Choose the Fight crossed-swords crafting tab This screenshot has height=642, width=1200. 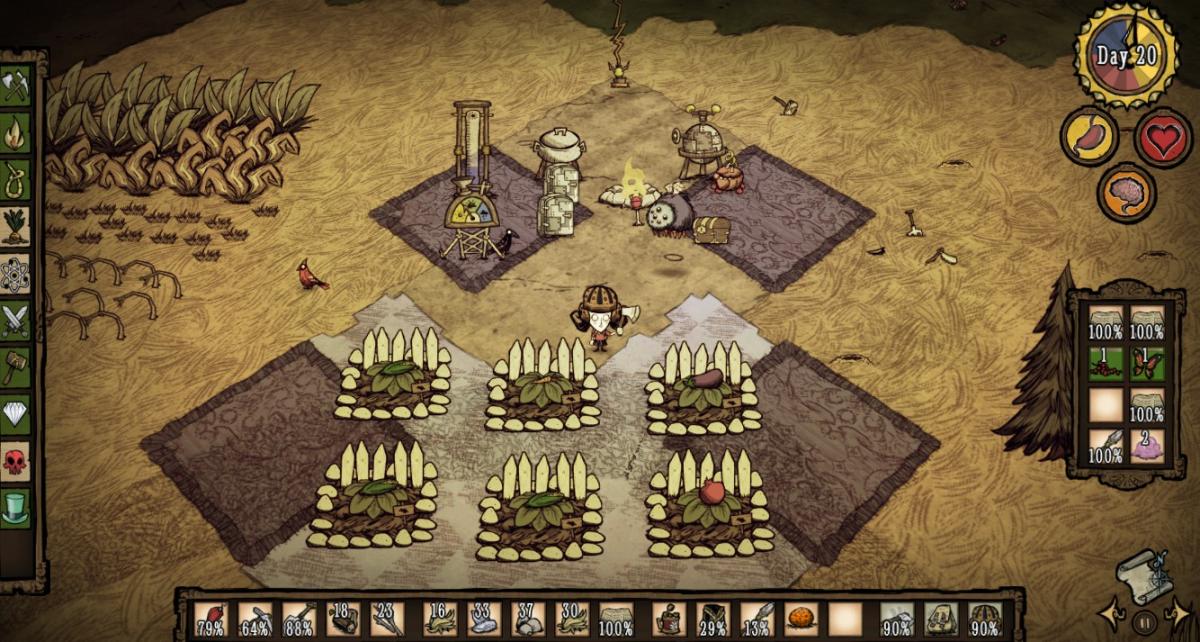[x=16, y=320]
